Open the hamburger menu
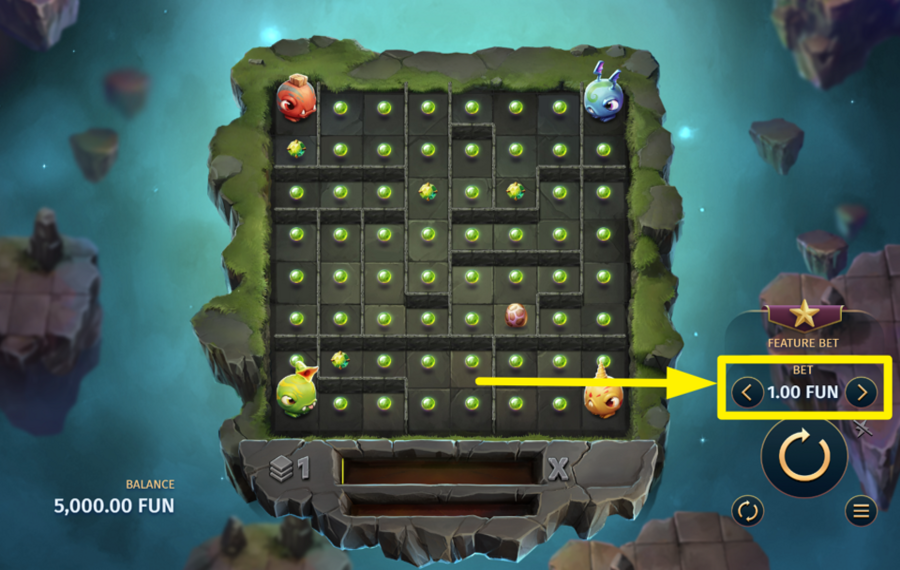The height and width of the screenshot is (570, 900). pyautogui.click(x=860, y=511)
